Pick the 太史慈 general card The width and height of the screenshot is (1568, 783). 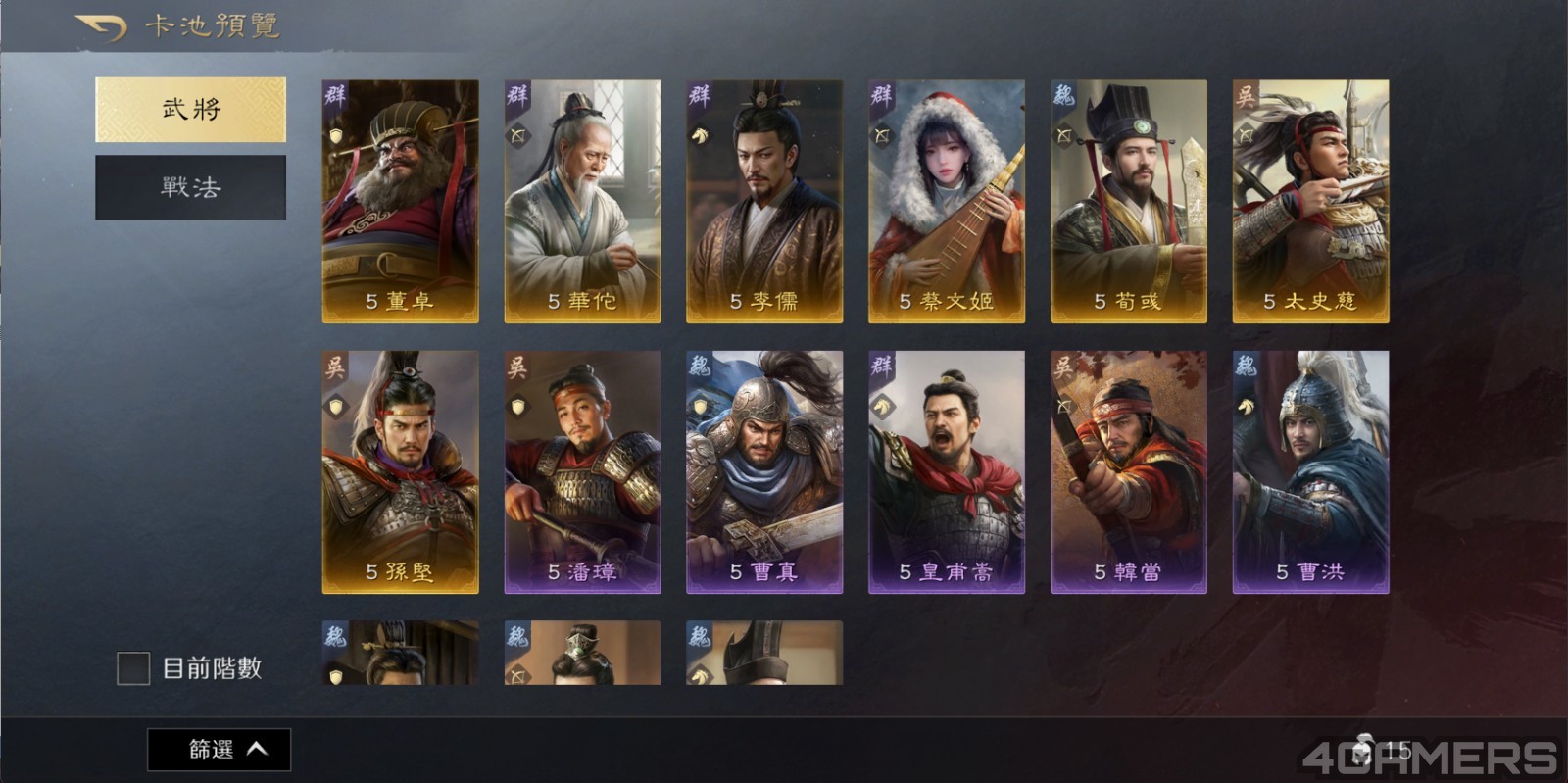coord(1310,201)
